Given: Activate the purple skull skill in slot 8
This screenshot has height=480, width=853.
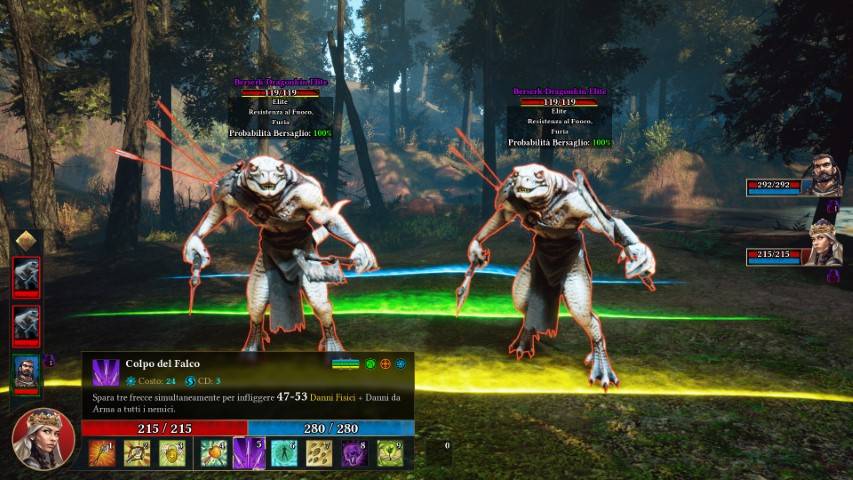Looking at the screenshot, I should pyautogui.click(x=355, y=453).
